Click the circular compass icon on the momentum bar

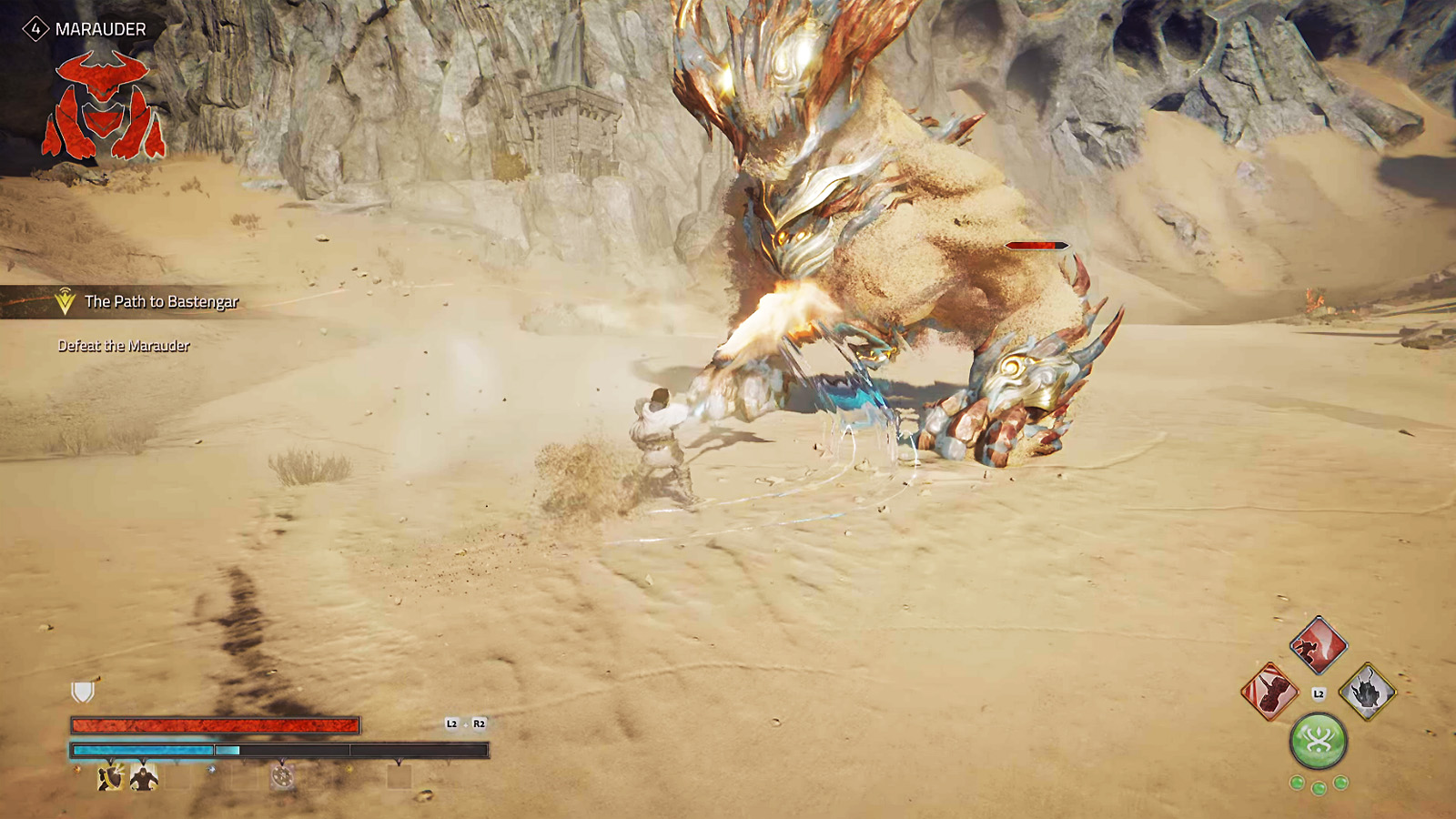282,776
